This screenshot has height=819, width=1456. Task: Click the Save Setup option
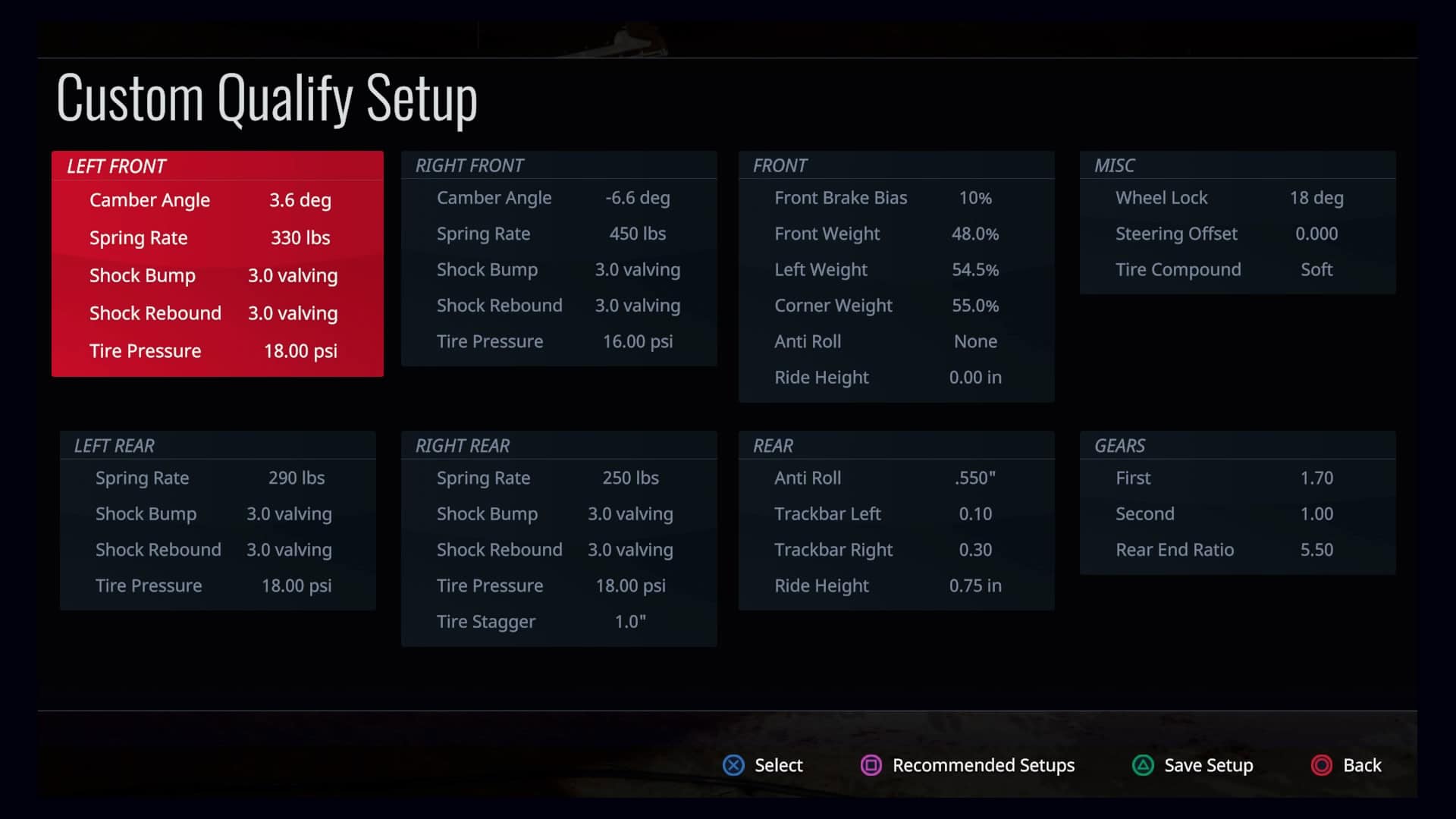click(1192, 765)
